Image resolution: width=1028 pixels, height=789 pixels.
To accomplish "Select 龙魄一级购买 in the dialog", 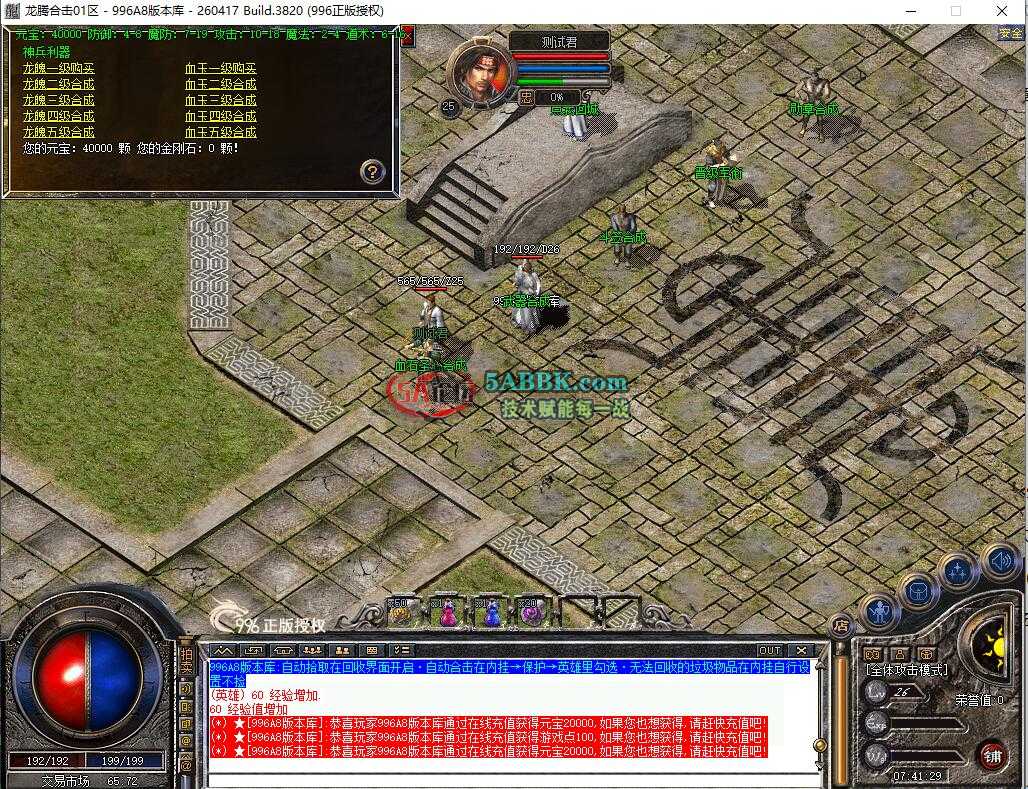I will [59, 69].
